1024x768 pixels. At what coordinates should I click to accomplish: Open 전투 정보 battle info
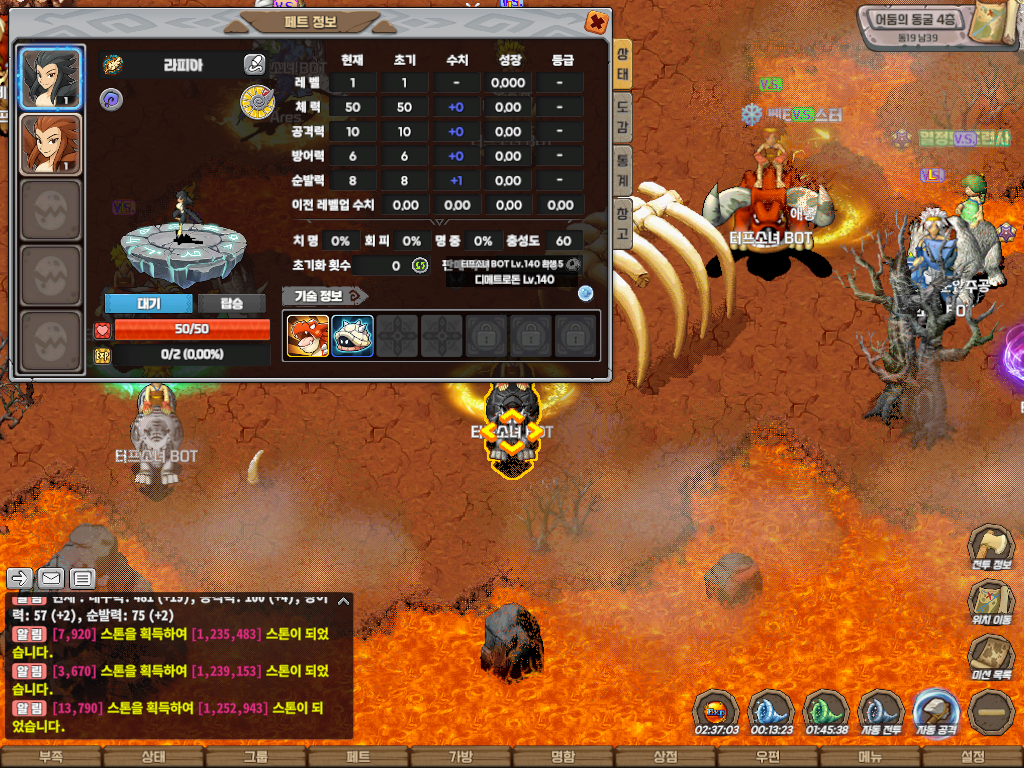pos(990,548)
